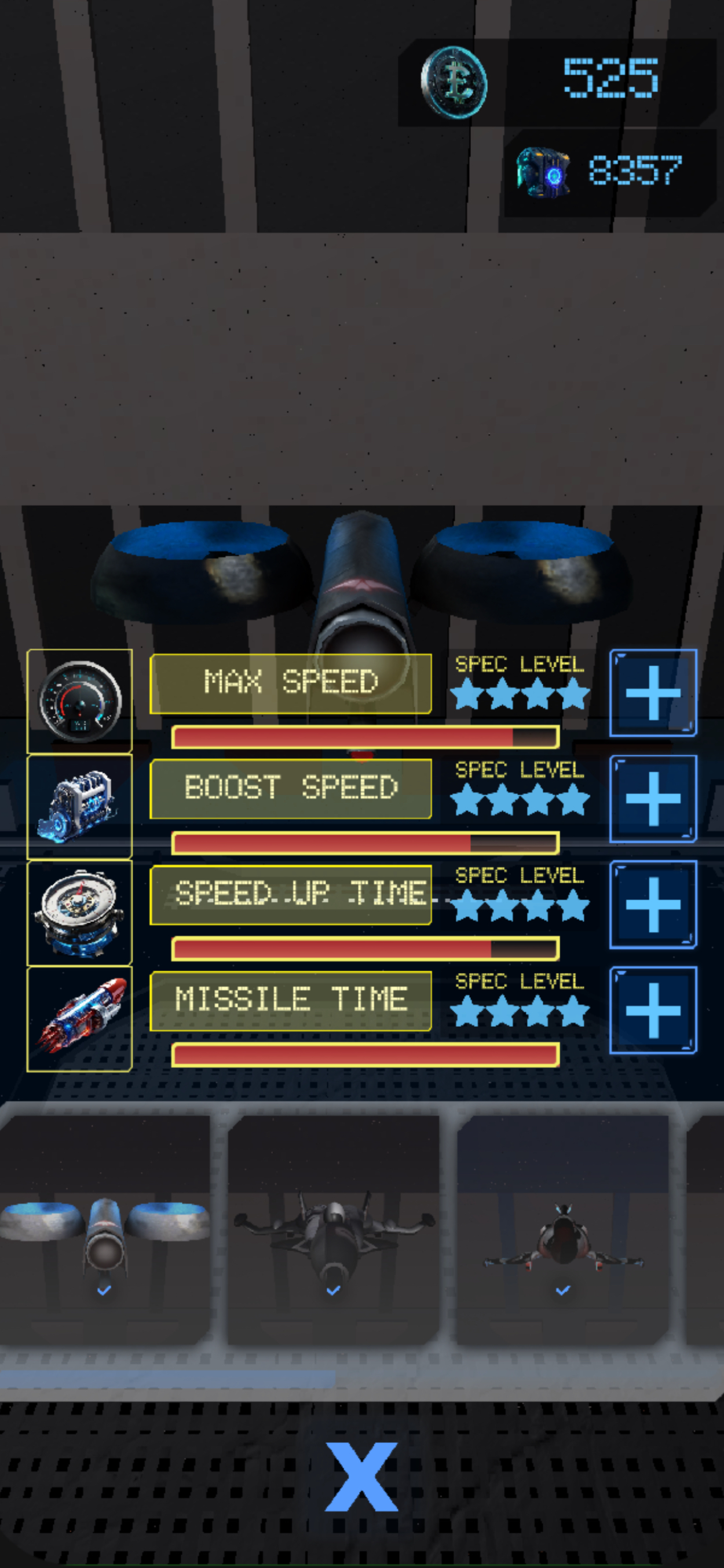Viewport: 724px width, 1568px height.
Task: Add a level to Speed Up Time
Action: pyautogui.click(x=653, y=905)
